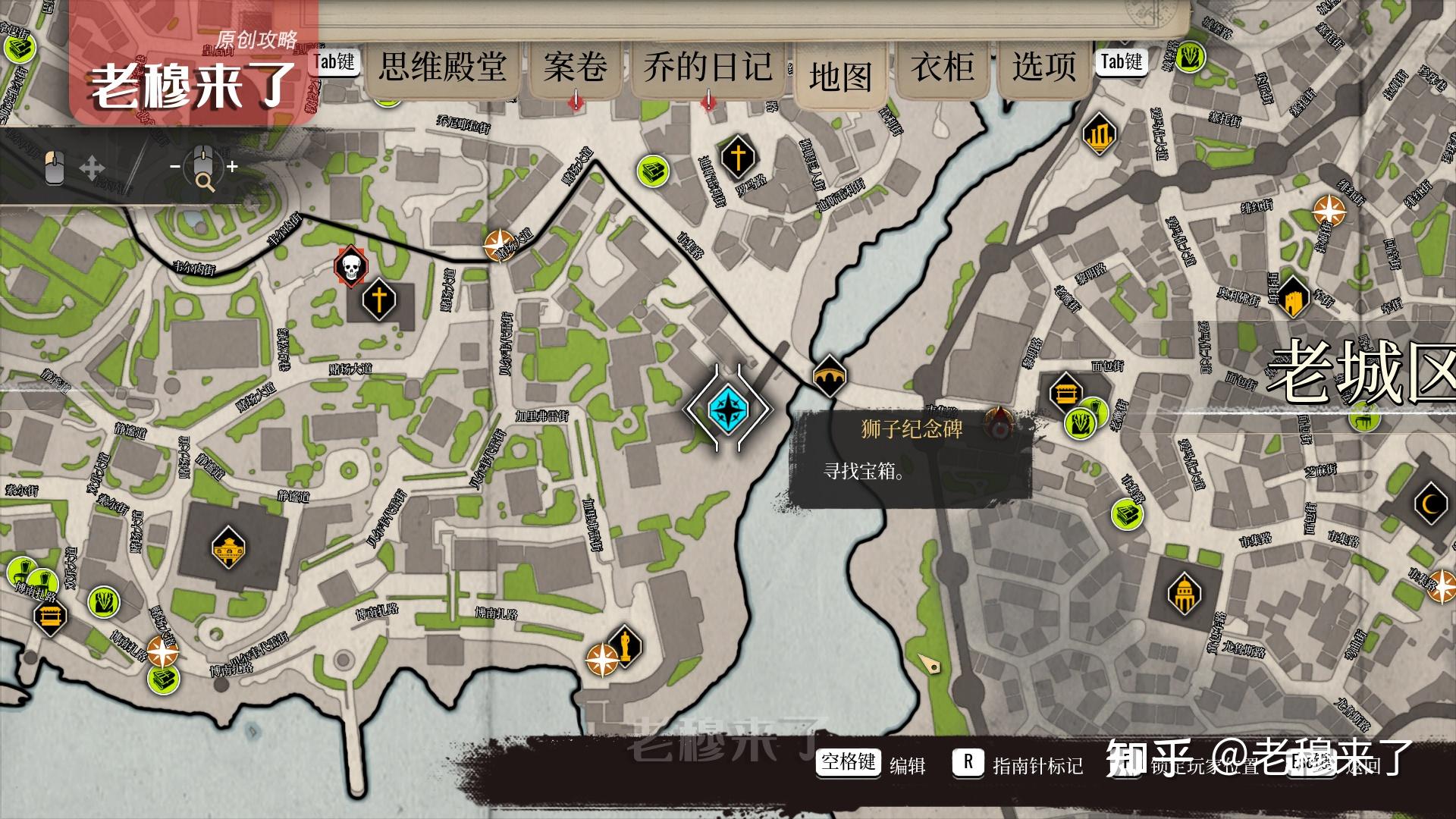
Task: Select the bridge landmark marker
Action: click(829, 375)
